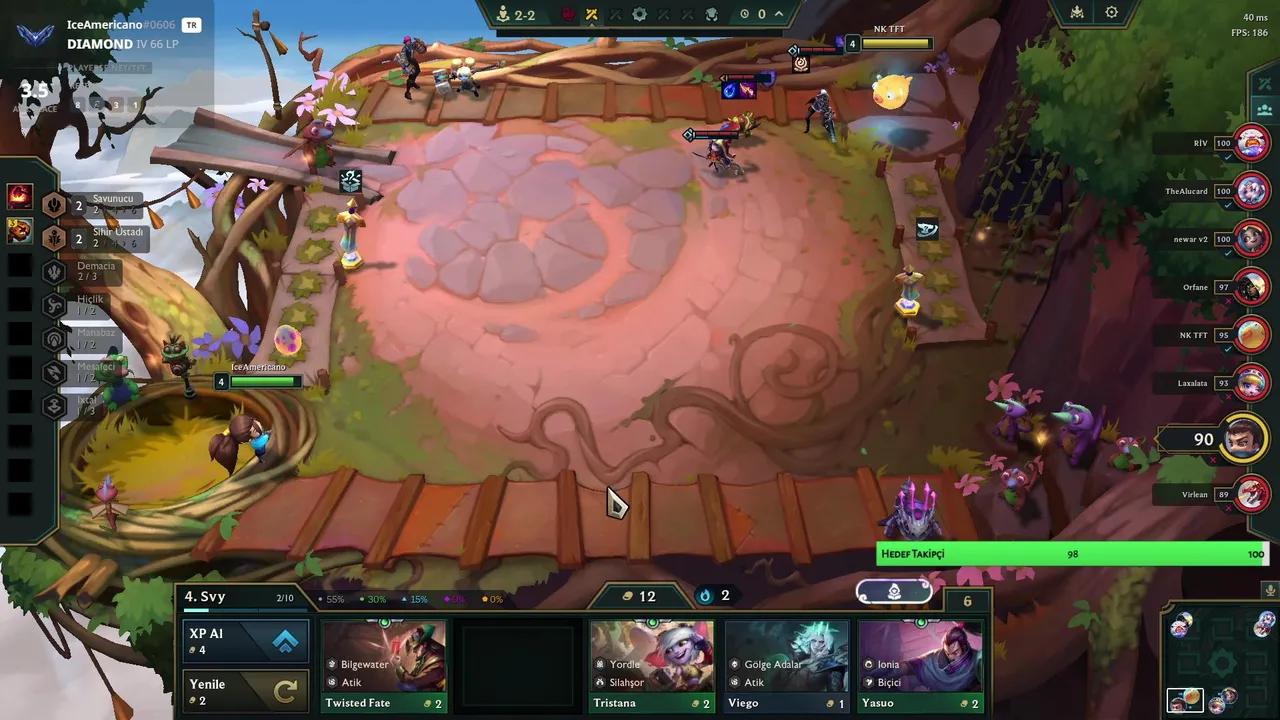Click the blue streak flame icon
The image size is (1280, 720).
coord(706,596)
